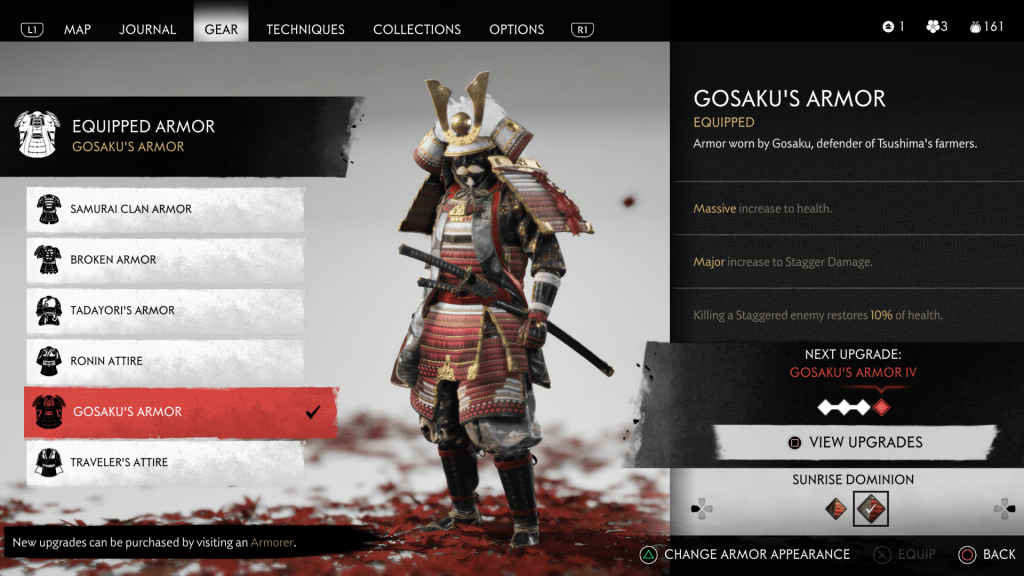
Task: Open the Collections tab
Action: (417, 29)
